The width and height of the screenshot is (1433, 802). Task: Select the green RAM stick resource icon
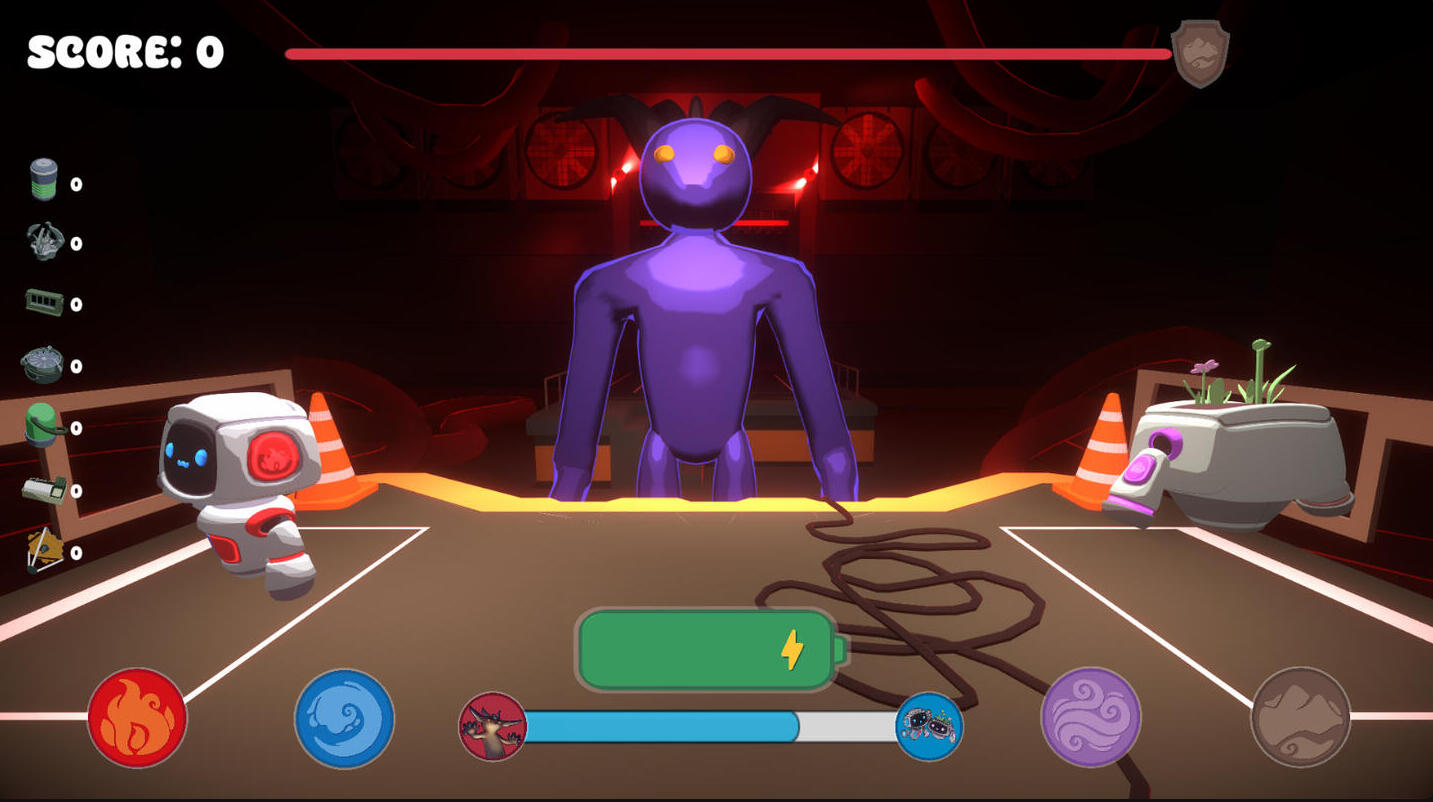pos(45,300)
